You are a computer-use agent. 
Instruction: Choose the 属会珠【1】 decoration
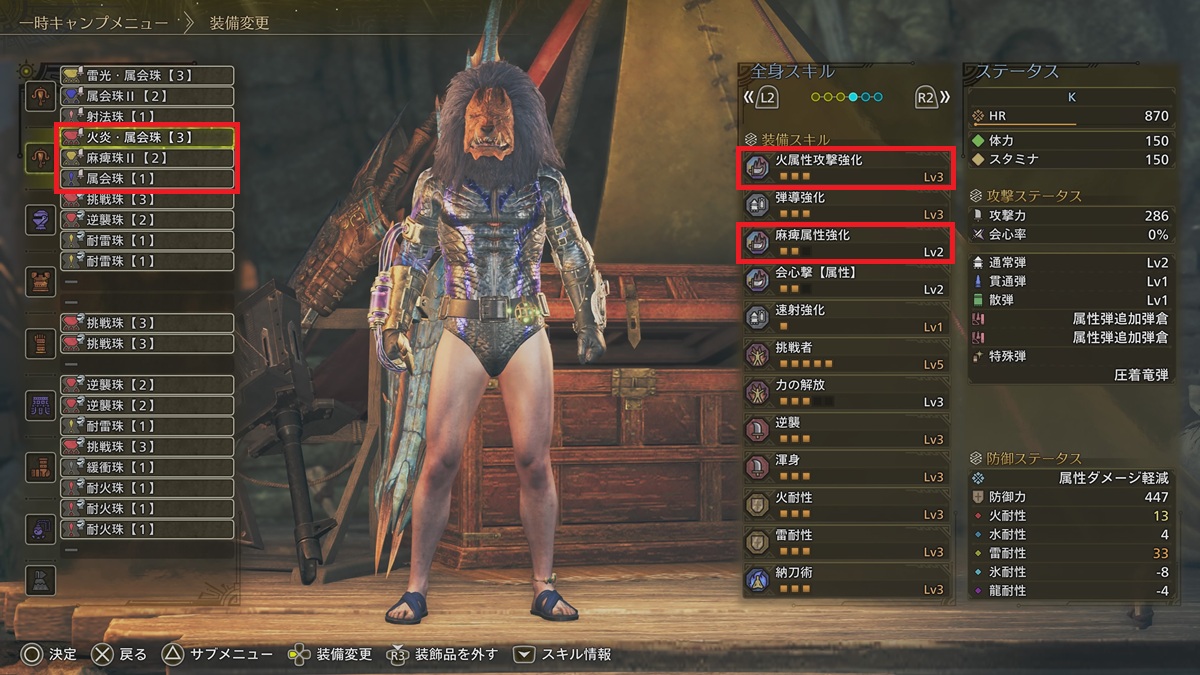point(146,179)
